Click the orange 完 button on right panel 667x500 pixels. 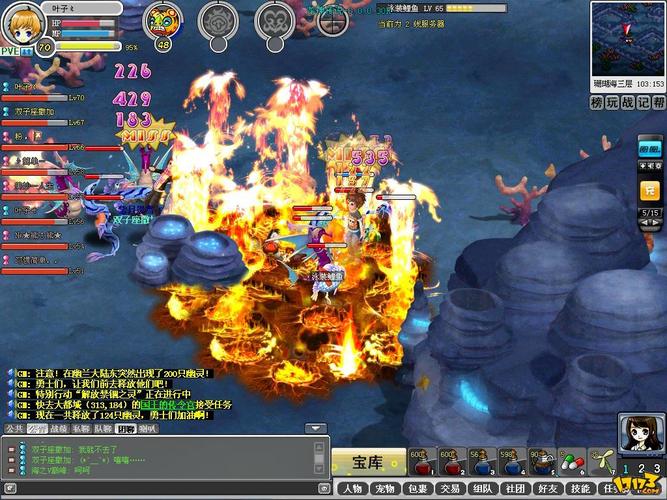[x=649, y=189]
